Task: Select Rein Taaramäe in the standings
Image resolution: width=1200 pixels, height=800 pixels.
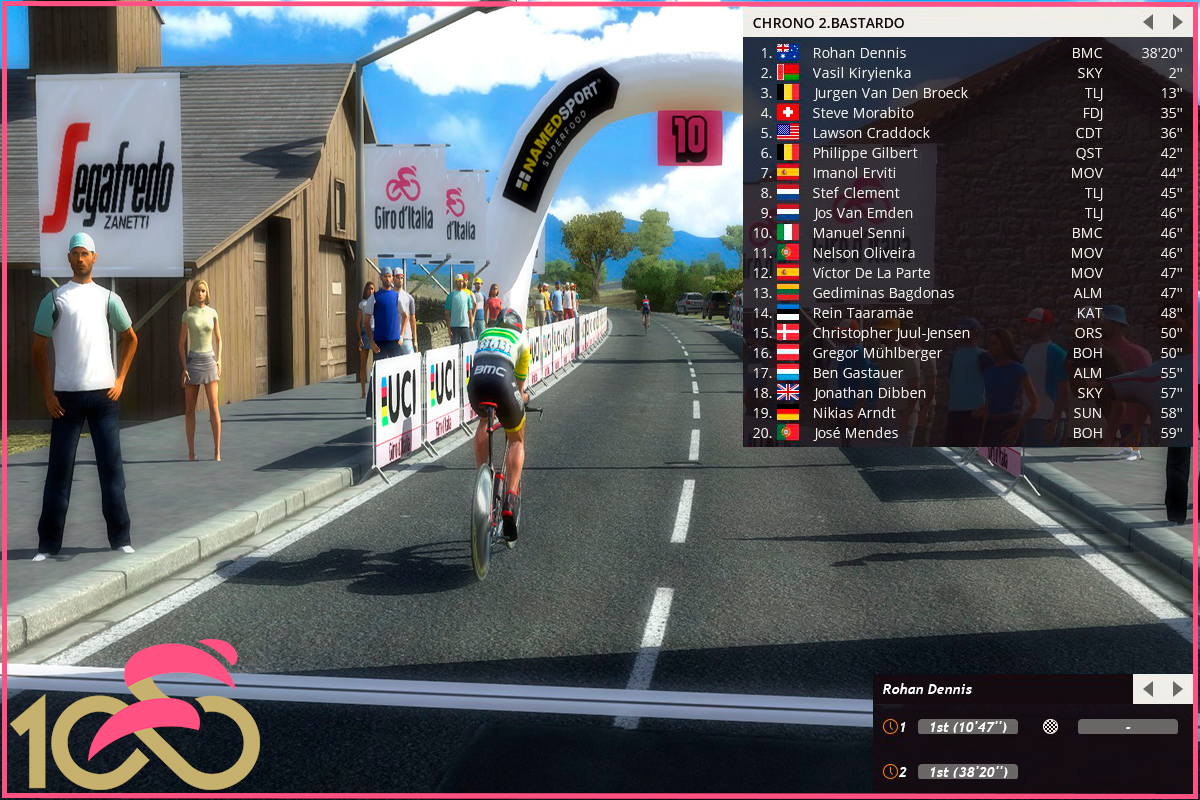Action: click(862, 313)
